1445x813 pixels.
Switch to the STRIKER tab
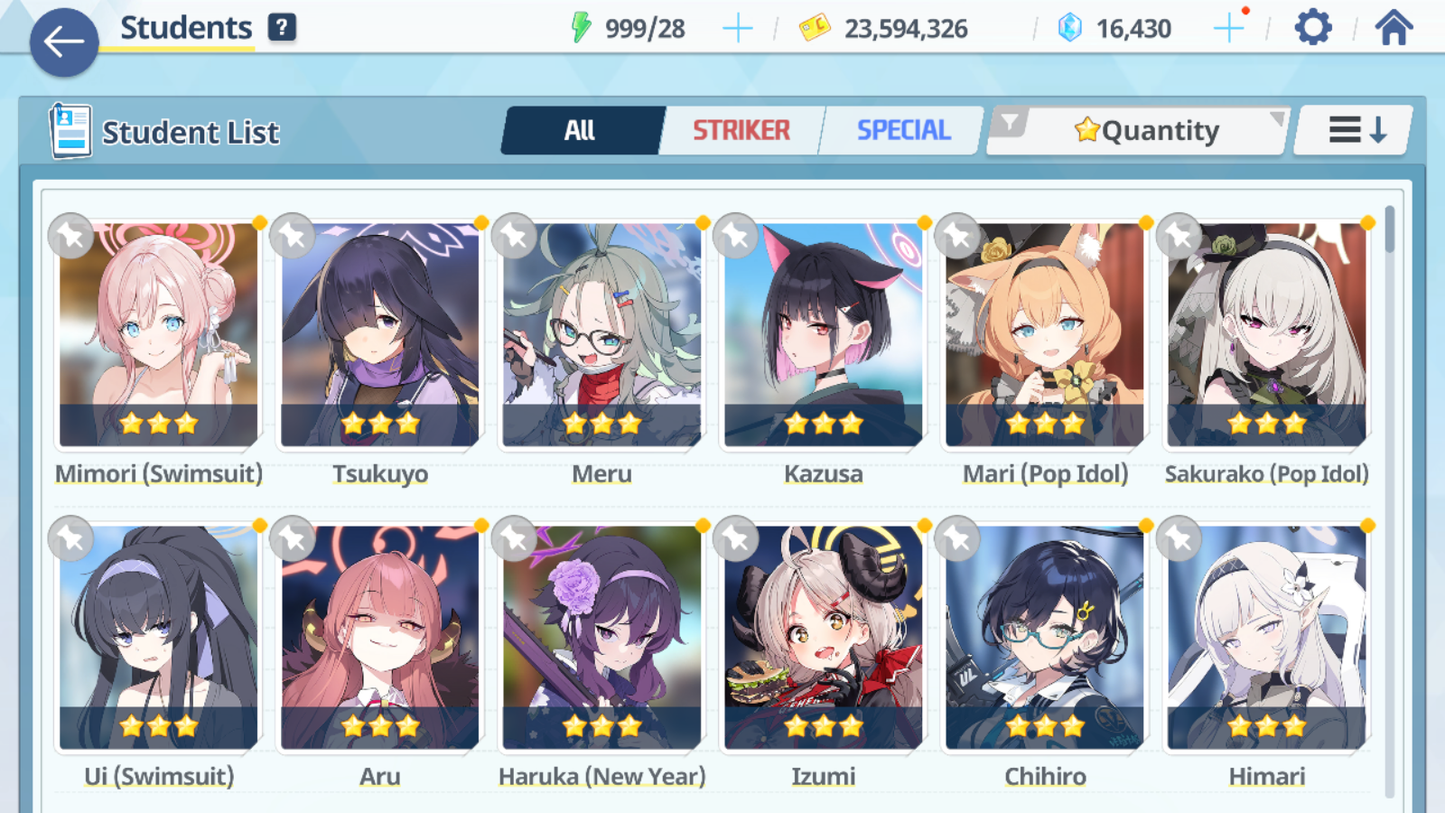pyautogui.click(x=741, y=130)
